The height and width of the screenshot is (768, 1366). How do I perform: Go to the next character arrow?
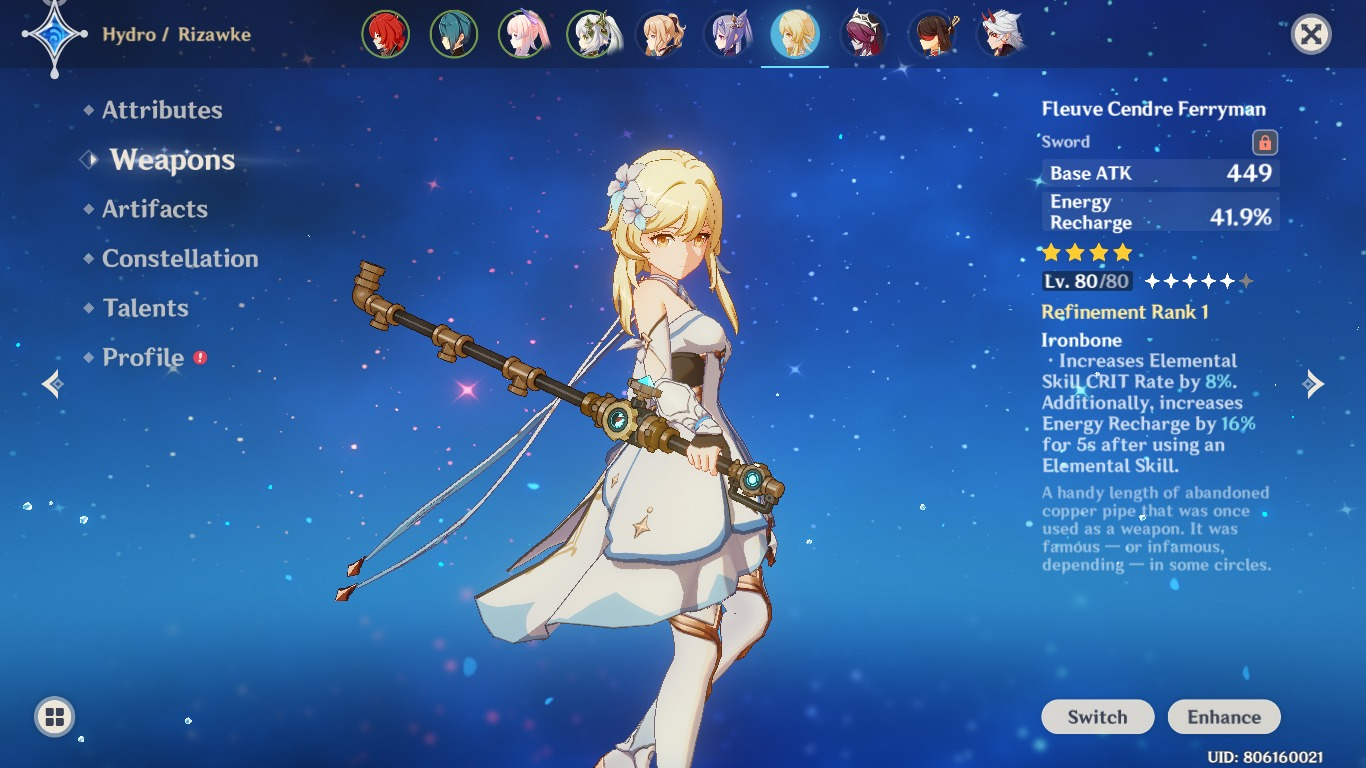pyautogui.click(x=1314, y=384)
